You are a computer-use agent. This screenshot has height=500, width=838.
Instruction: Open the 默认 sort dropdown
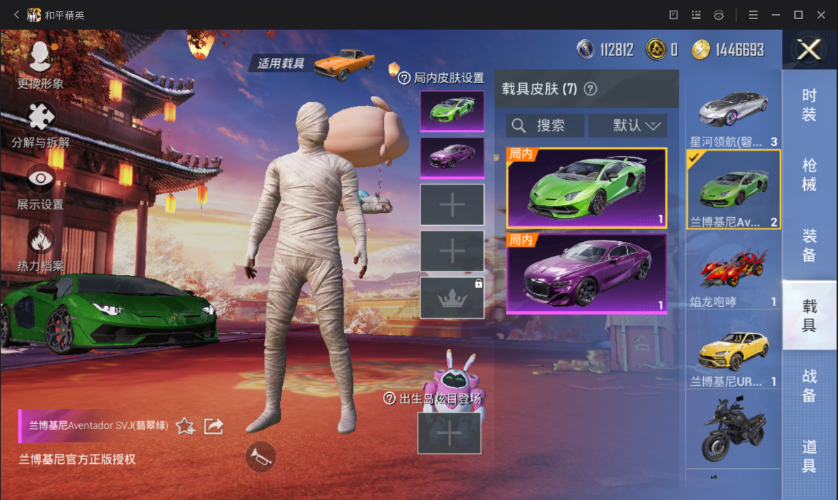tap(627, 125)
